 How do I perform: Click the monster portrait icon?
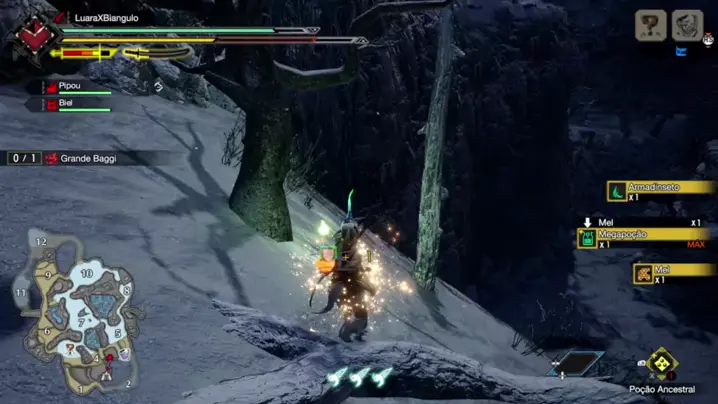coord(686,25)
